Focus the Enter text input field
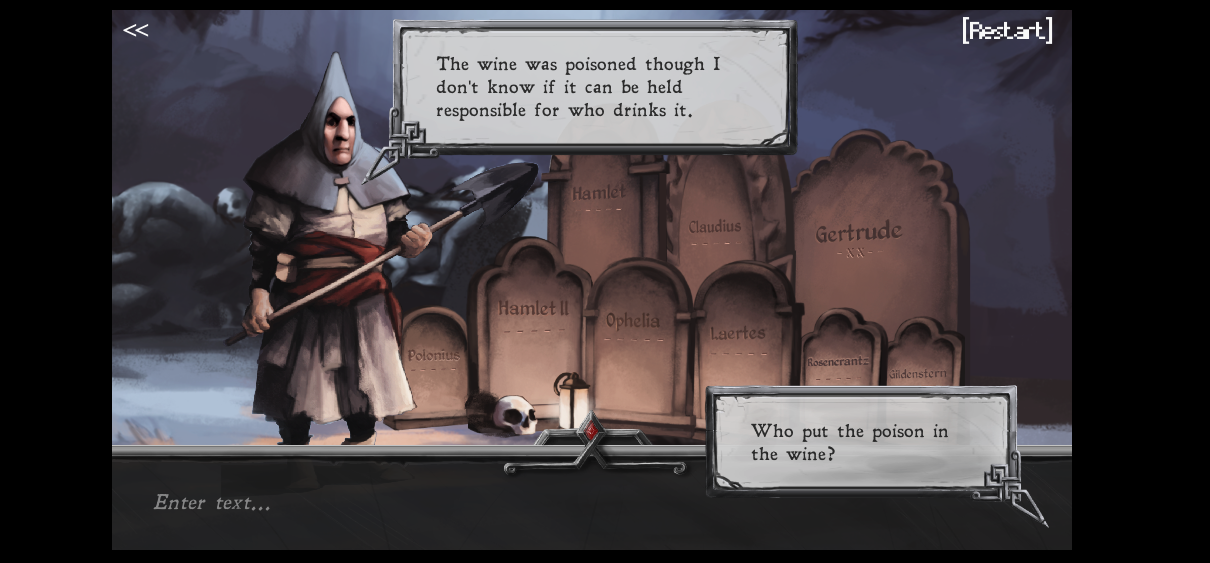This screenshot has height=563, width=1210. click(x=400, y=503)
